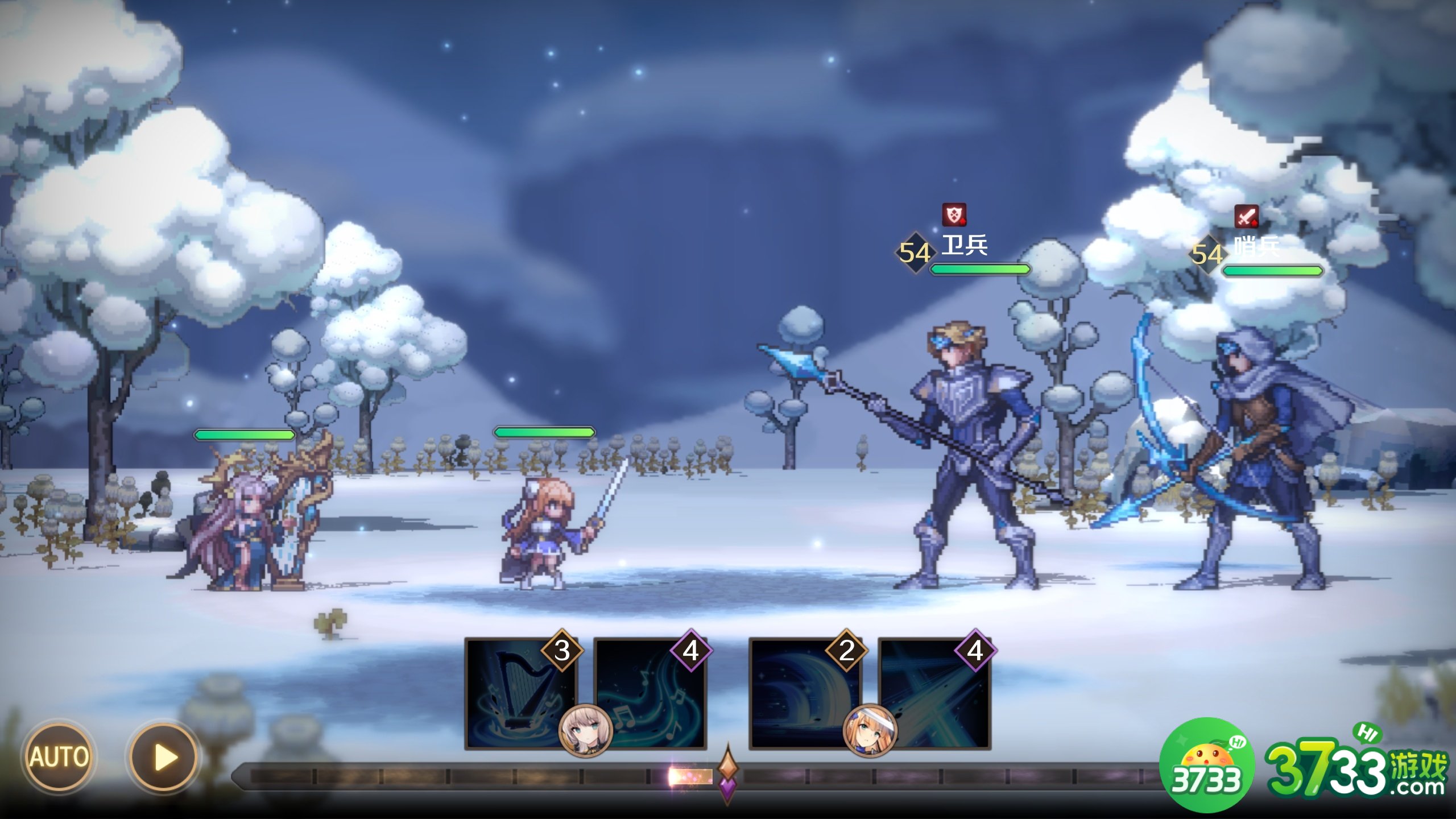
Task: Activate the curved slash skill costing 2
Action: [x=803, y=693]
